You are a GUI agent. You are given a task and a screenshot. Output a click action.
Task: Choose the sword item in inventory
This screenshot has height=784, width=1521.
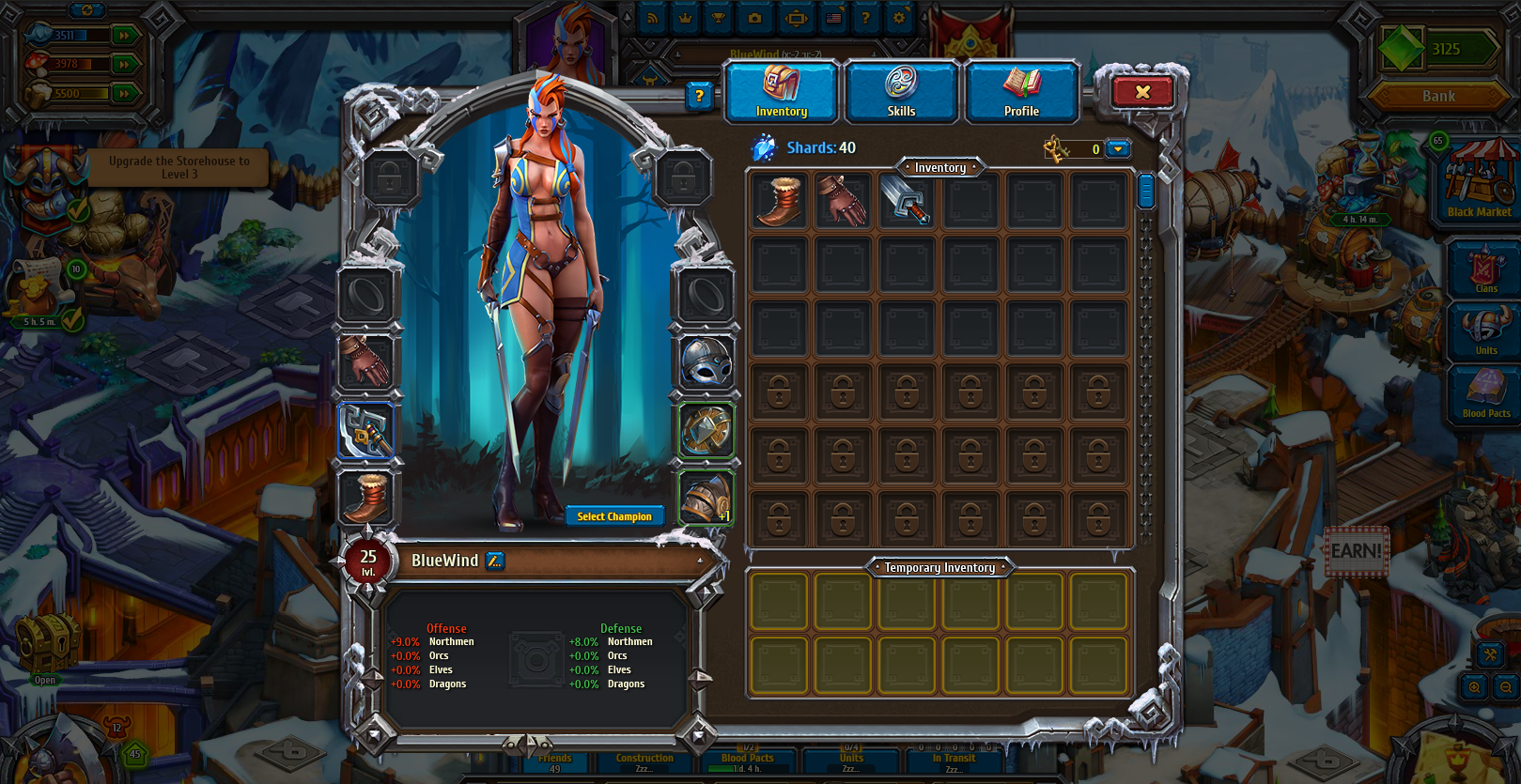coord(907,201)
